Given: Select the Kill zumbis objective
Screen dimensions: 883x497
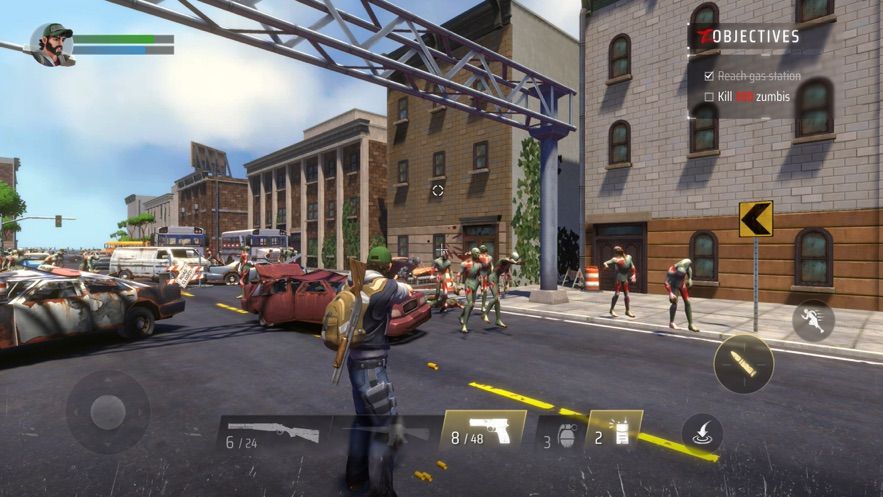Looking at the screenshot, I should coord(752,97).
